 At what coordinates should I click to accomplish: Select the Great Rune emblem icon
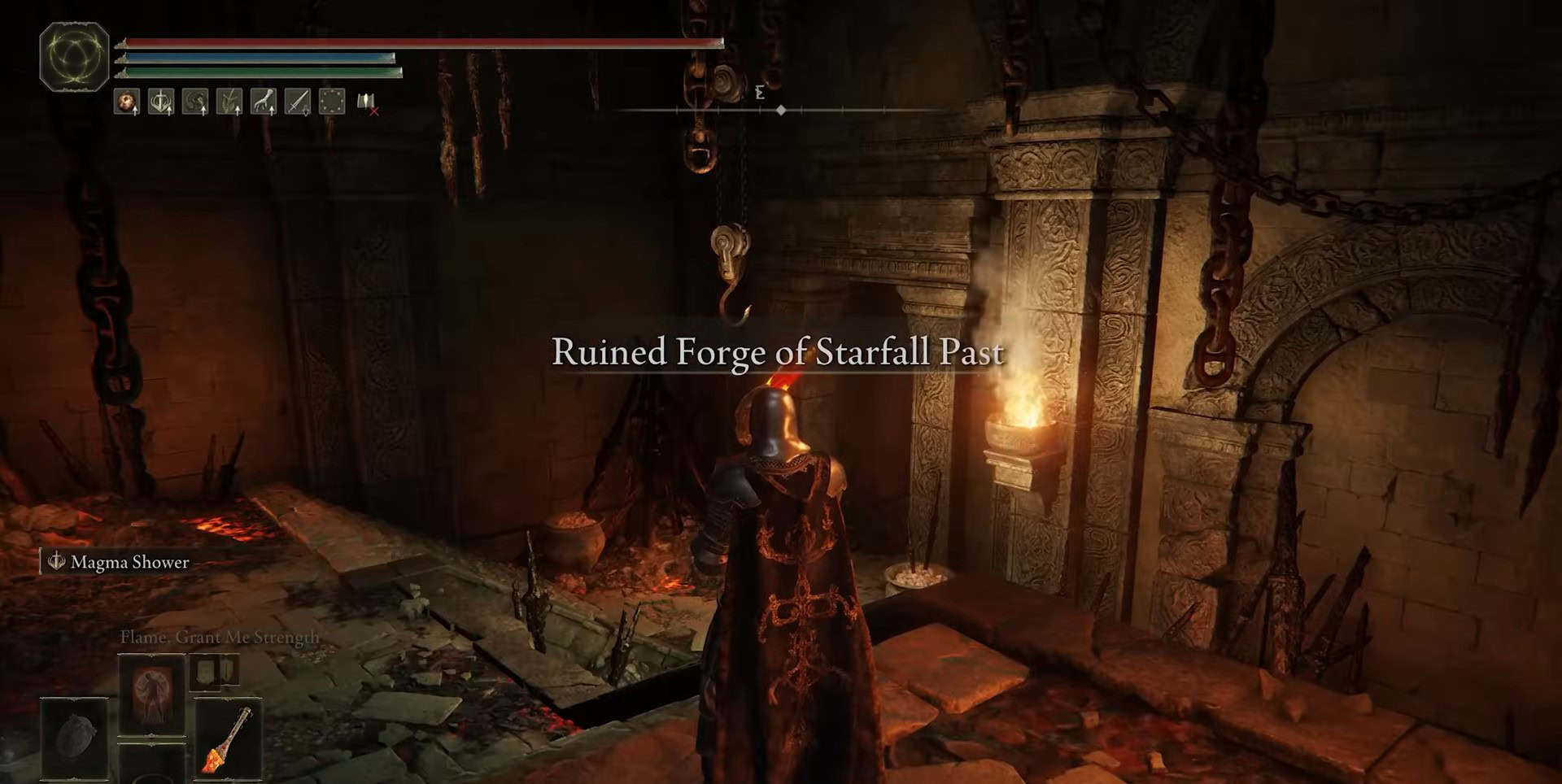click(x=74, y=56)
